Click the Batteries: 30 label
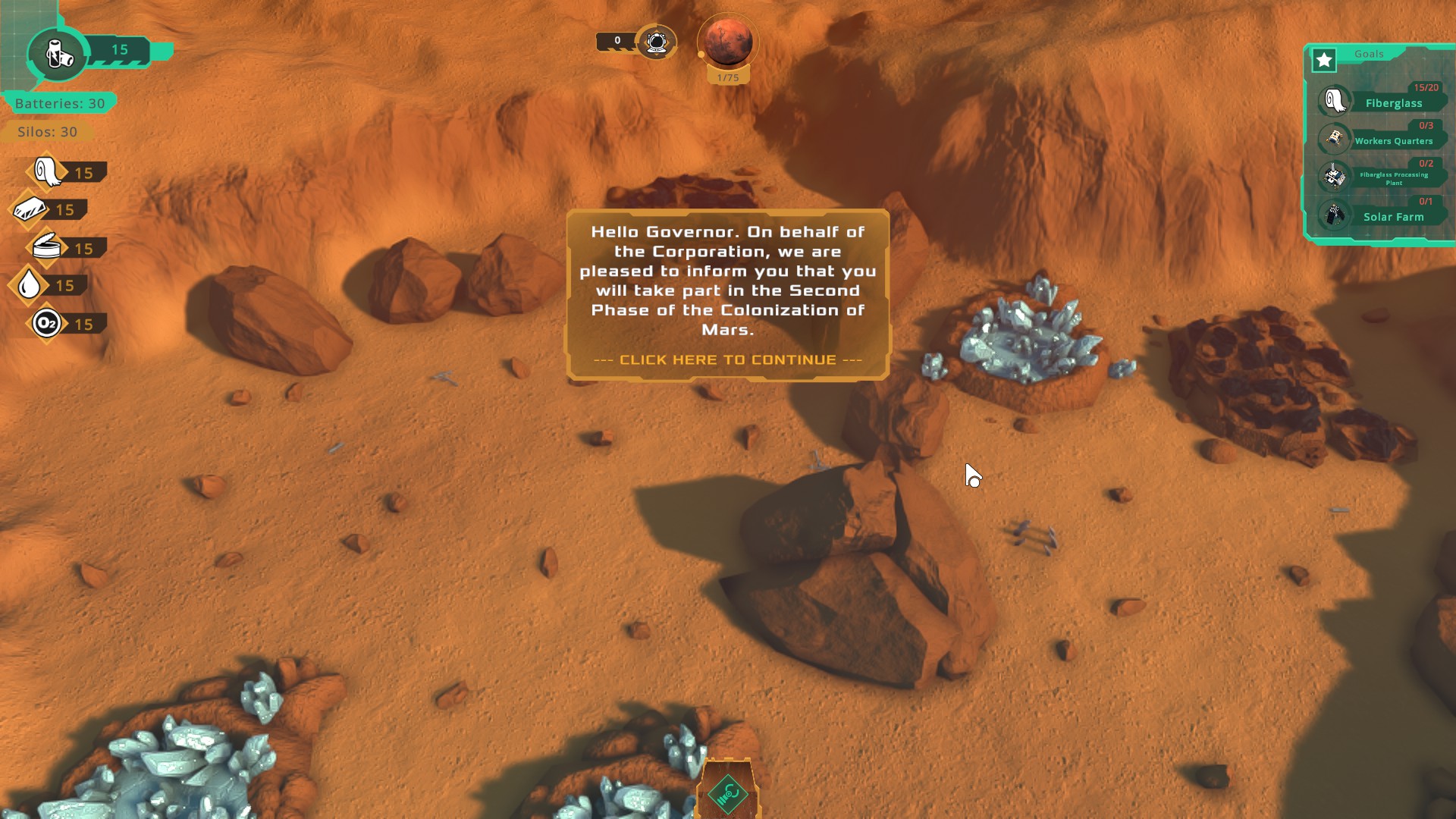The image size is (1456, 819). tap(60, 103)
